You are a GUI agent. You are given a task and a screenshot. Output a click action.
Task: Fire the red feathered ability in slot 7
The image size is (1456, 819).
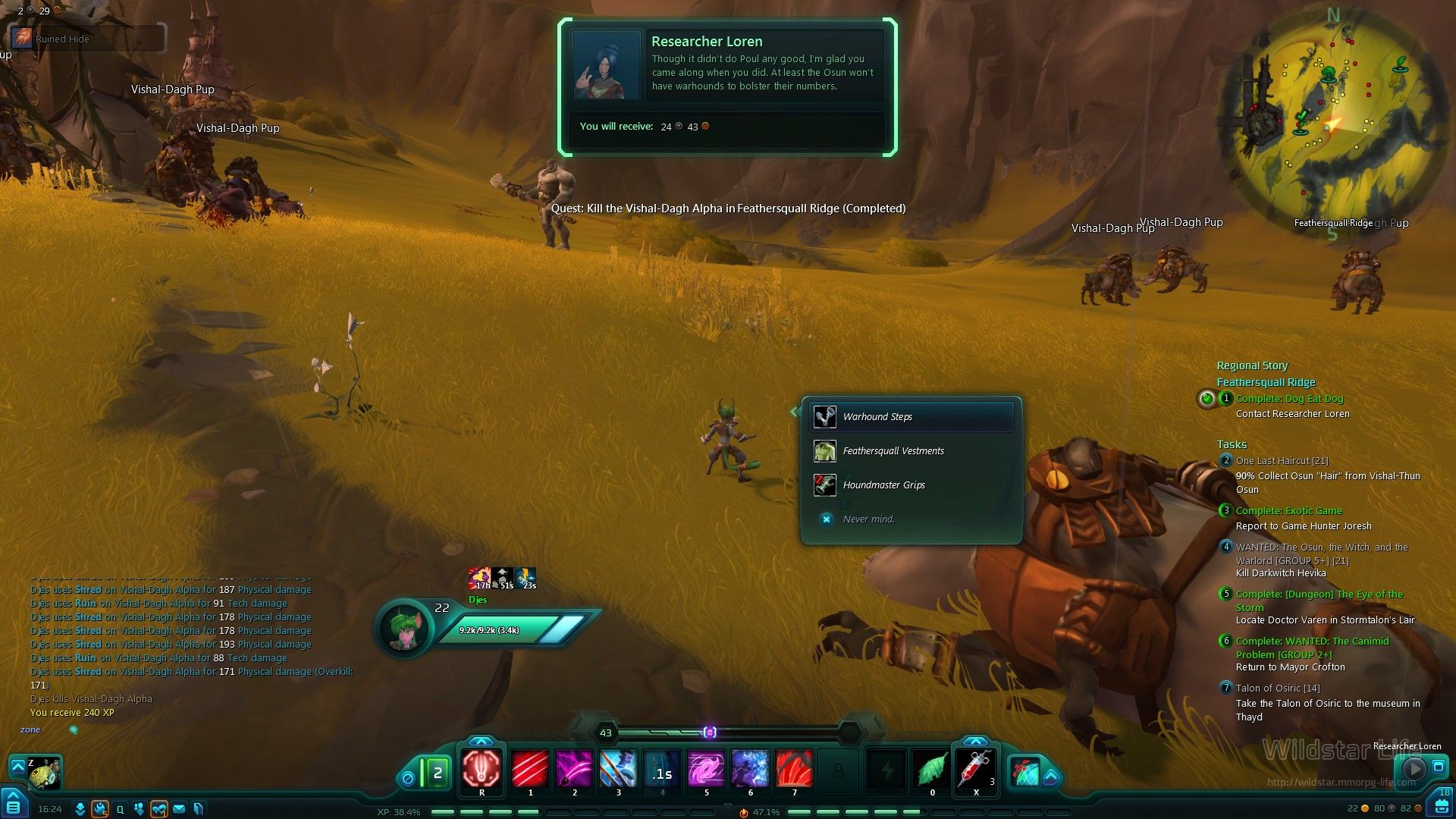(x=794, y=770)
